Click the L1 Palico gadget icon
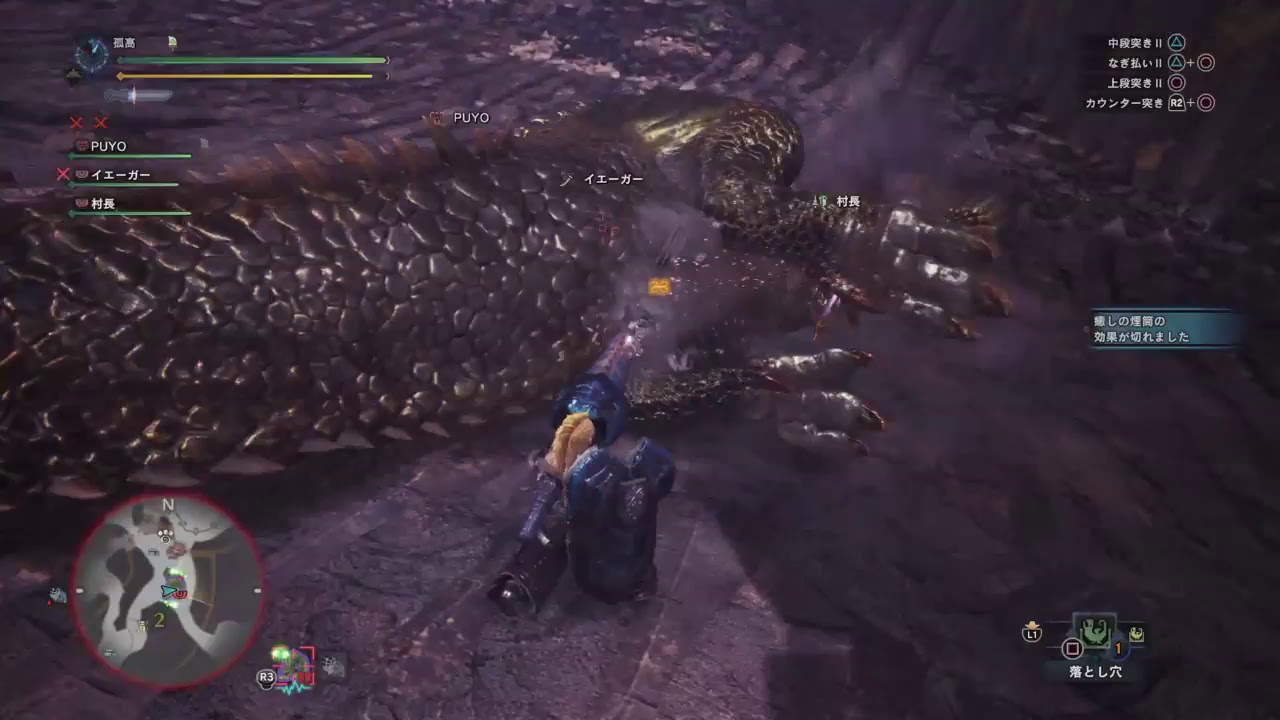This screenshot has height=720, width=1280. [1033, 632]
